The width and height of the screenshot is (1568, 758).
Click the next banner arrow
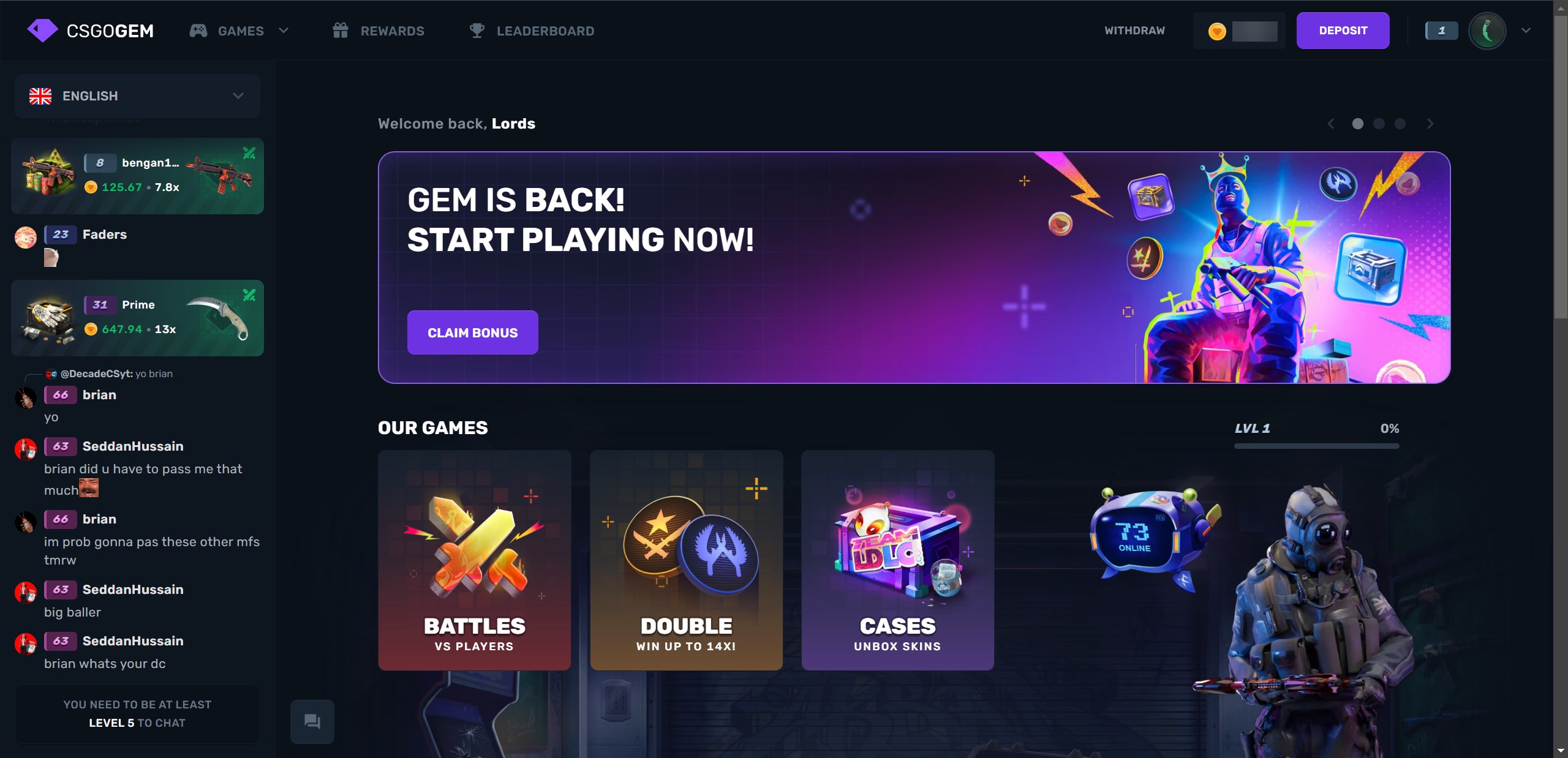coord(1430,124)
